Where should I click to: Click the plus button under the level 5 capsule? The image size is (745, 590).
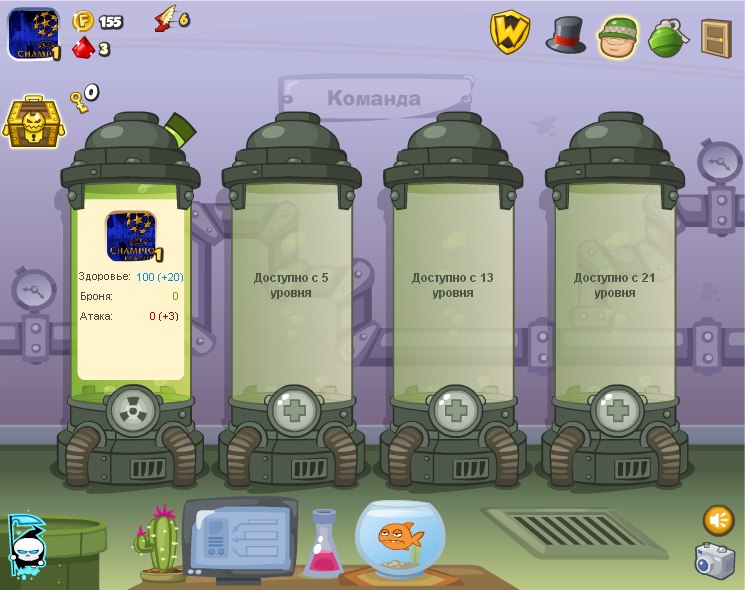(292, 409)
